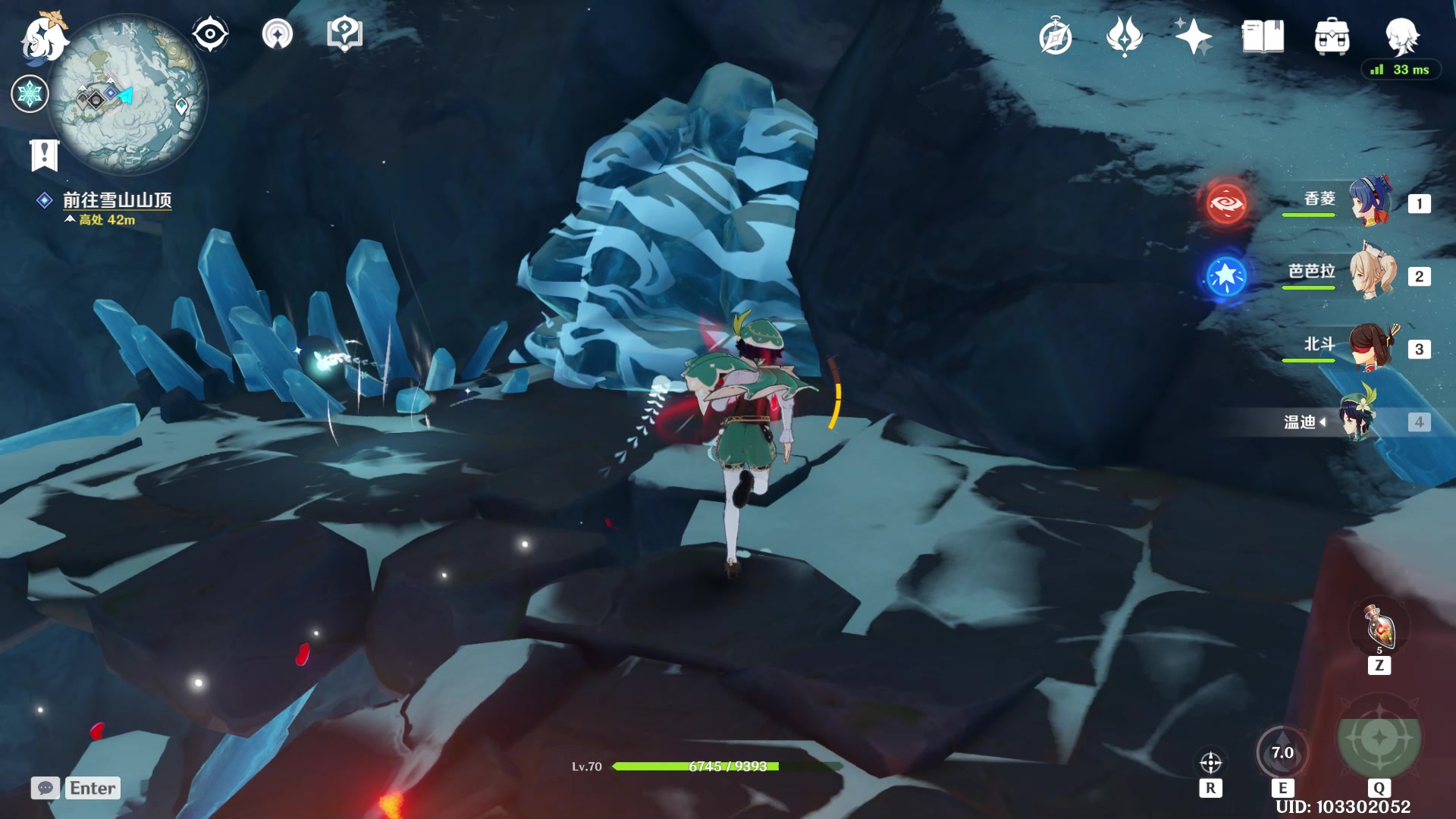Open the circular minimap
The image size is (1456, 819).
[x=127, y=95]
